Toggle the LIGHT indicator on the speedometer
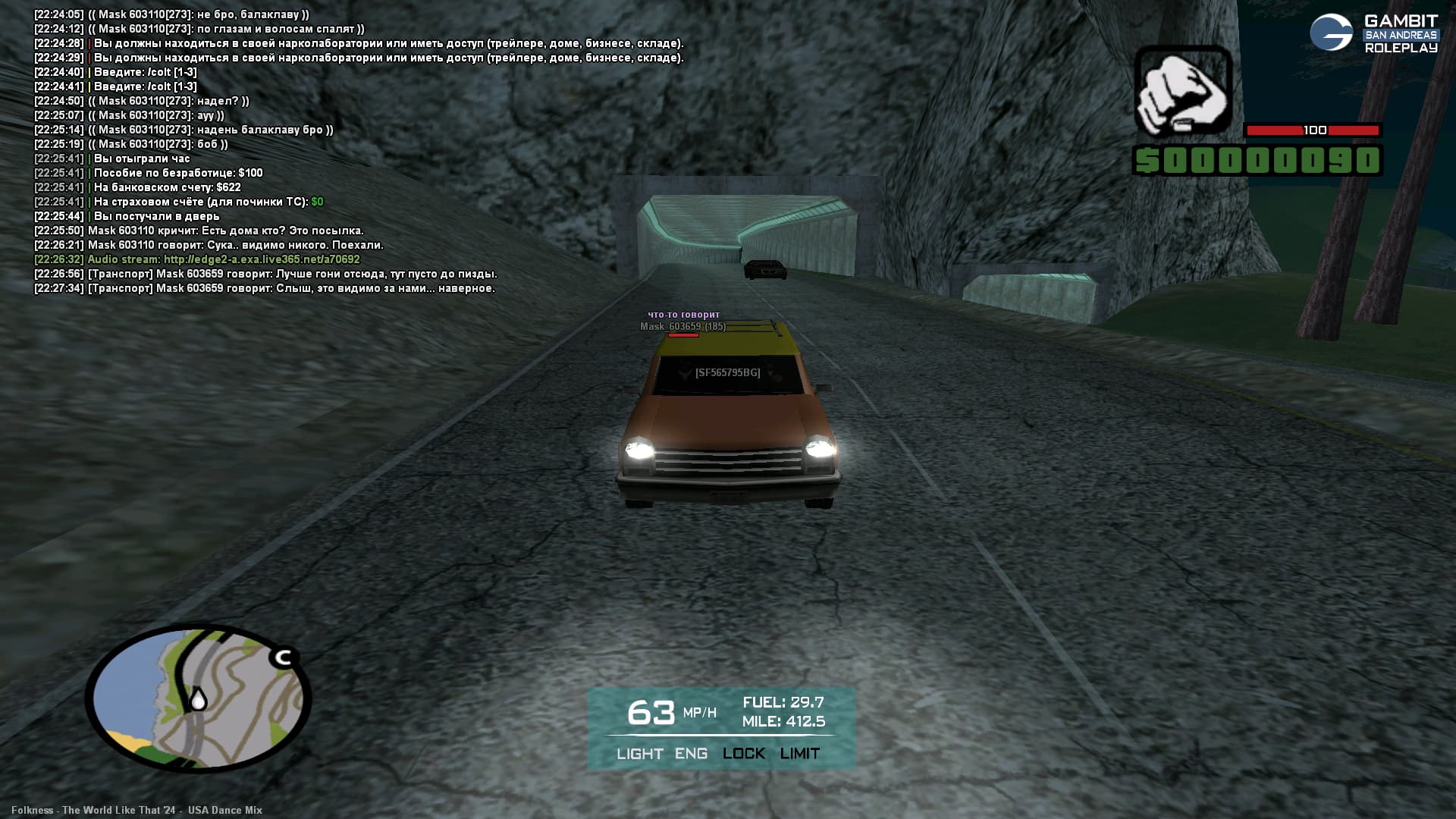 pos(639,754)
